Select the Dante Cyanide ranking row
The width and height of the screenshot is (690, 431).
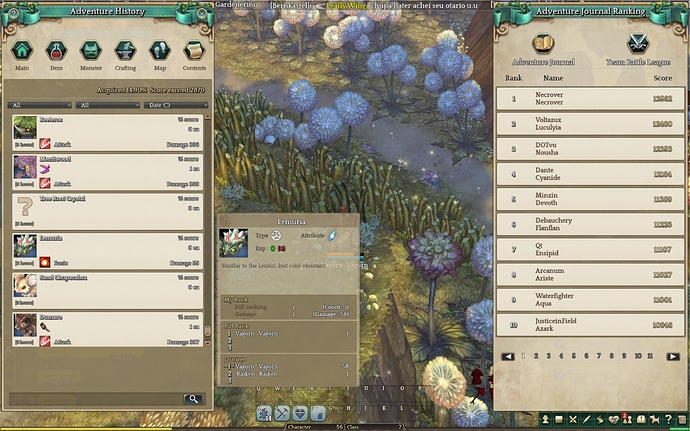click(x=591, y=174)
